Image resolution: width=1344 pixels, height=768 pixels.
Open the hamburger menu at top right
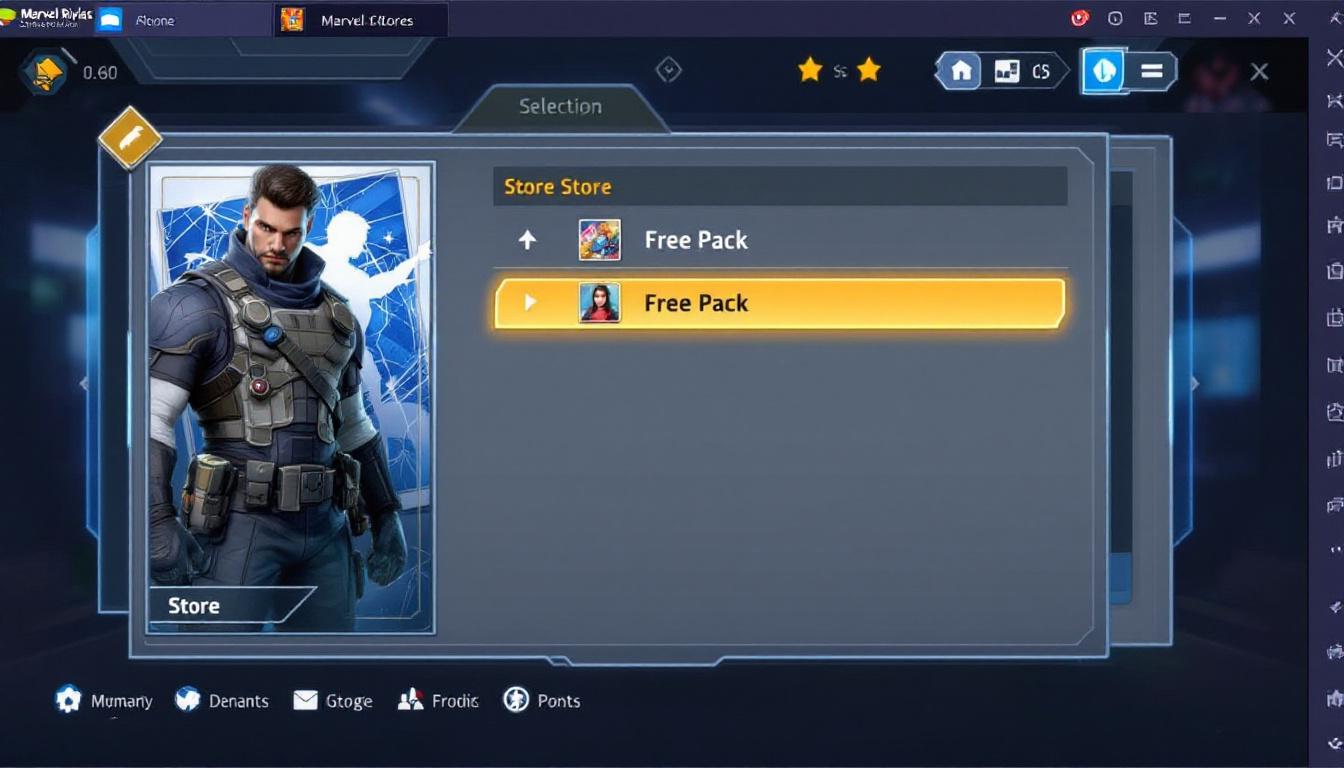[1152, 71]
